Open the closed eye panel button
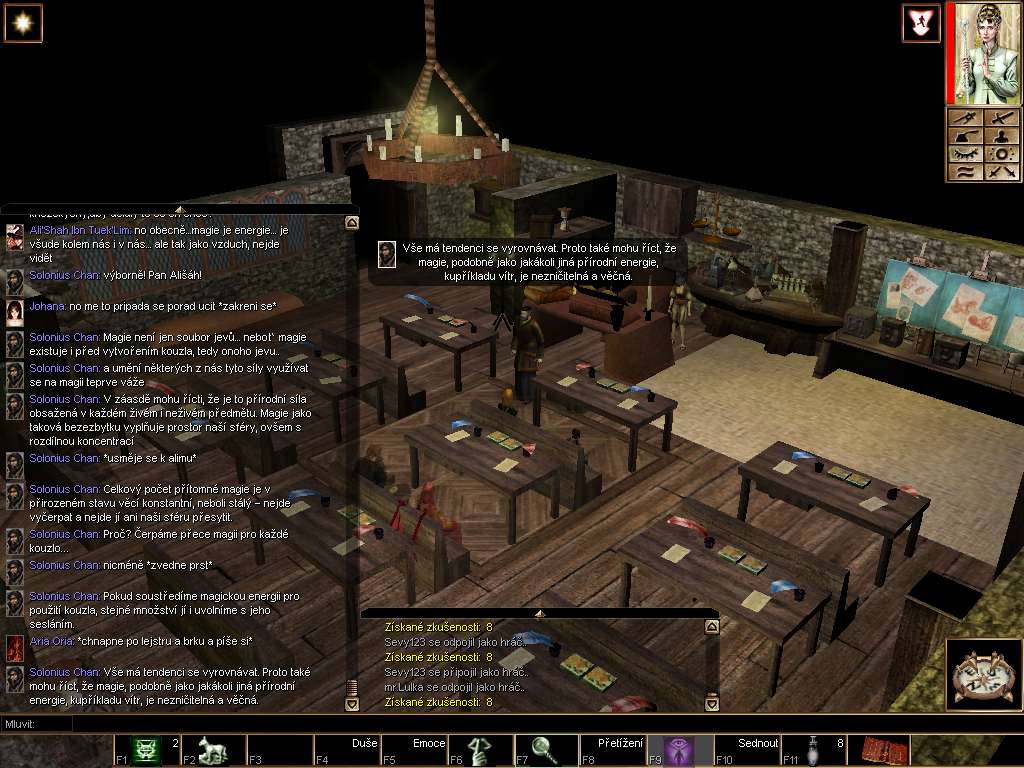This screenshot has width=1024, height=768. 965,154
